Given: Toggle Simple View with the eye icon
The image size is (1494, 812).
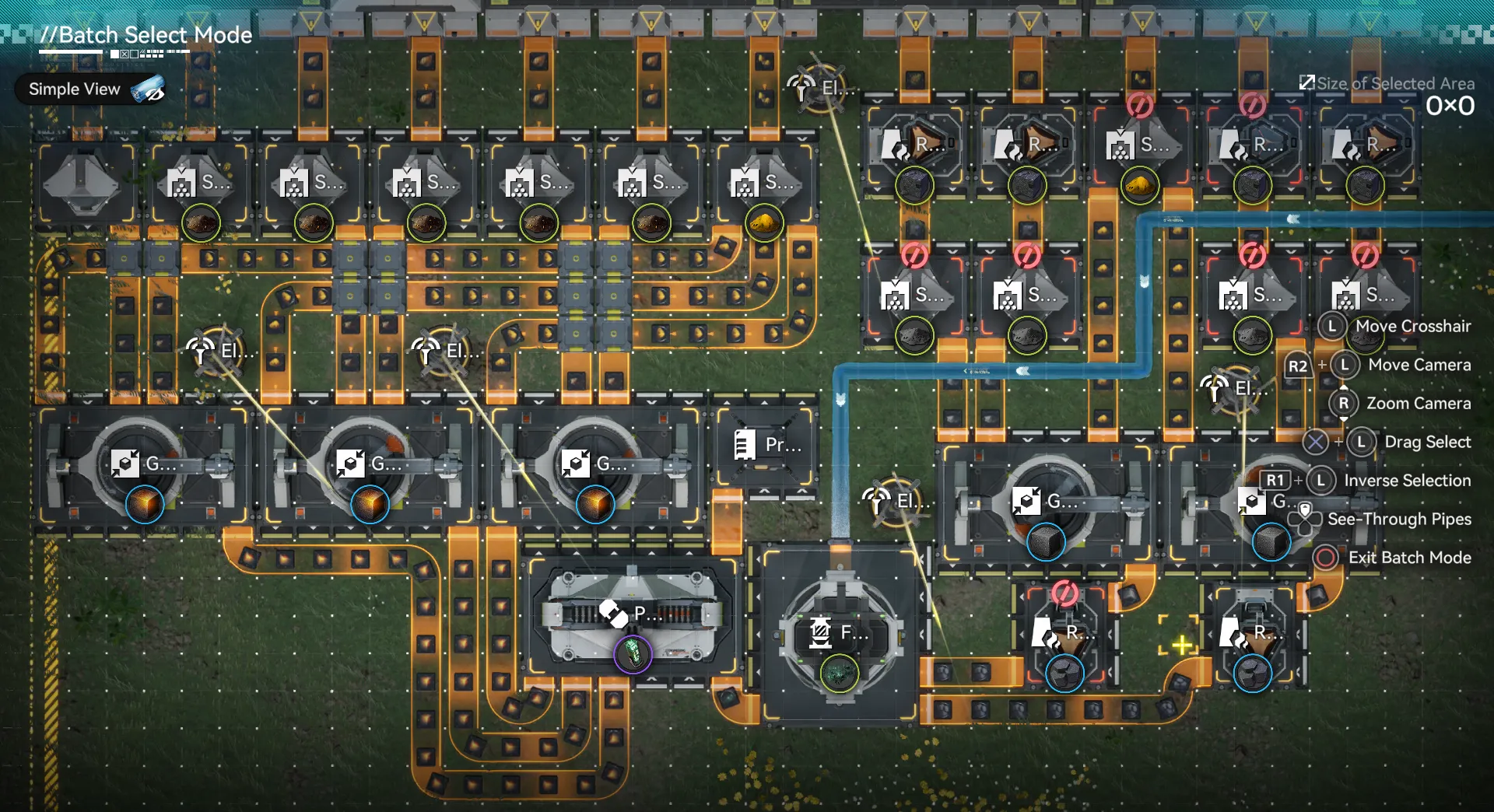Looking at the screenshot, I should coord(148,89).
